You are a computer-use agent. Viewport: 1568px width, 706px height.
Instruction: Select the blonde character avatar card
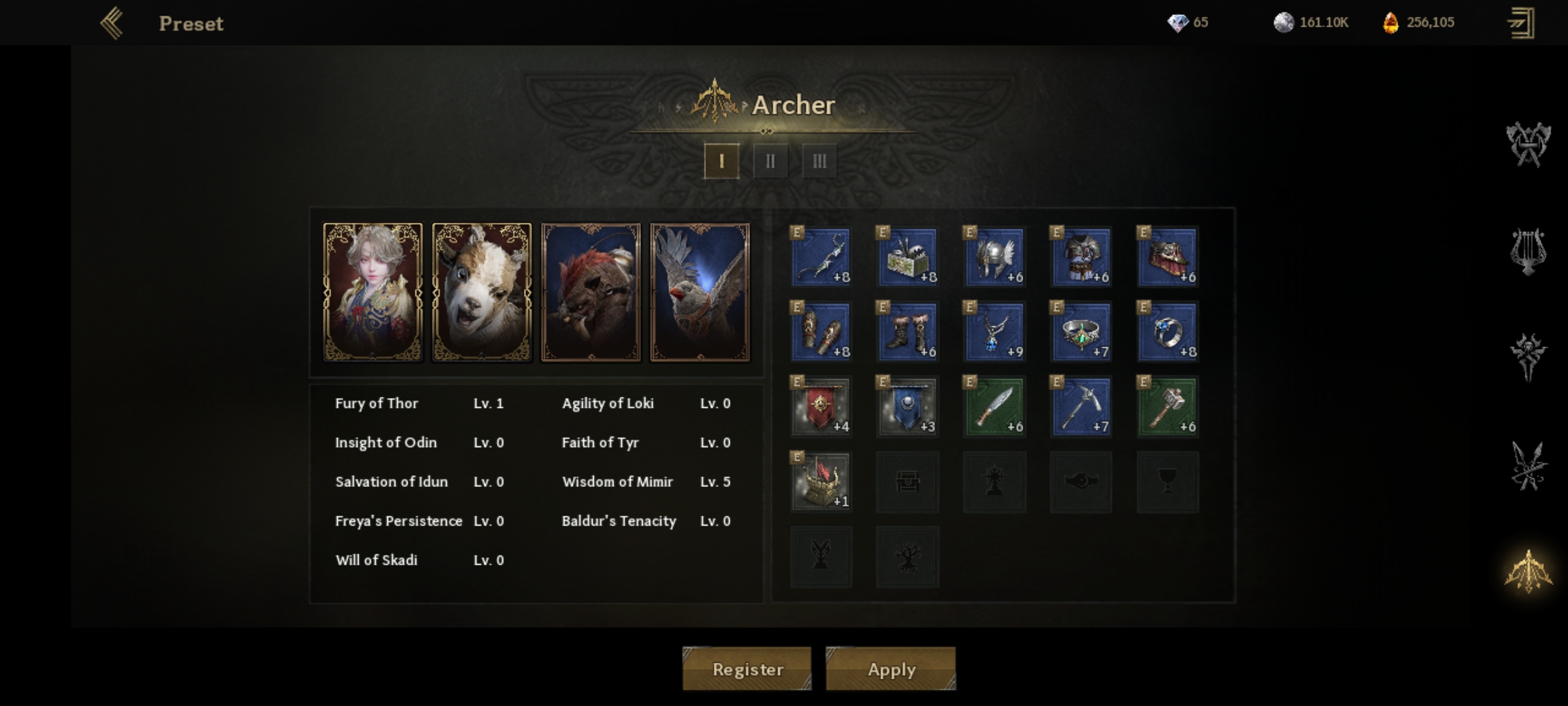[373, 292]
